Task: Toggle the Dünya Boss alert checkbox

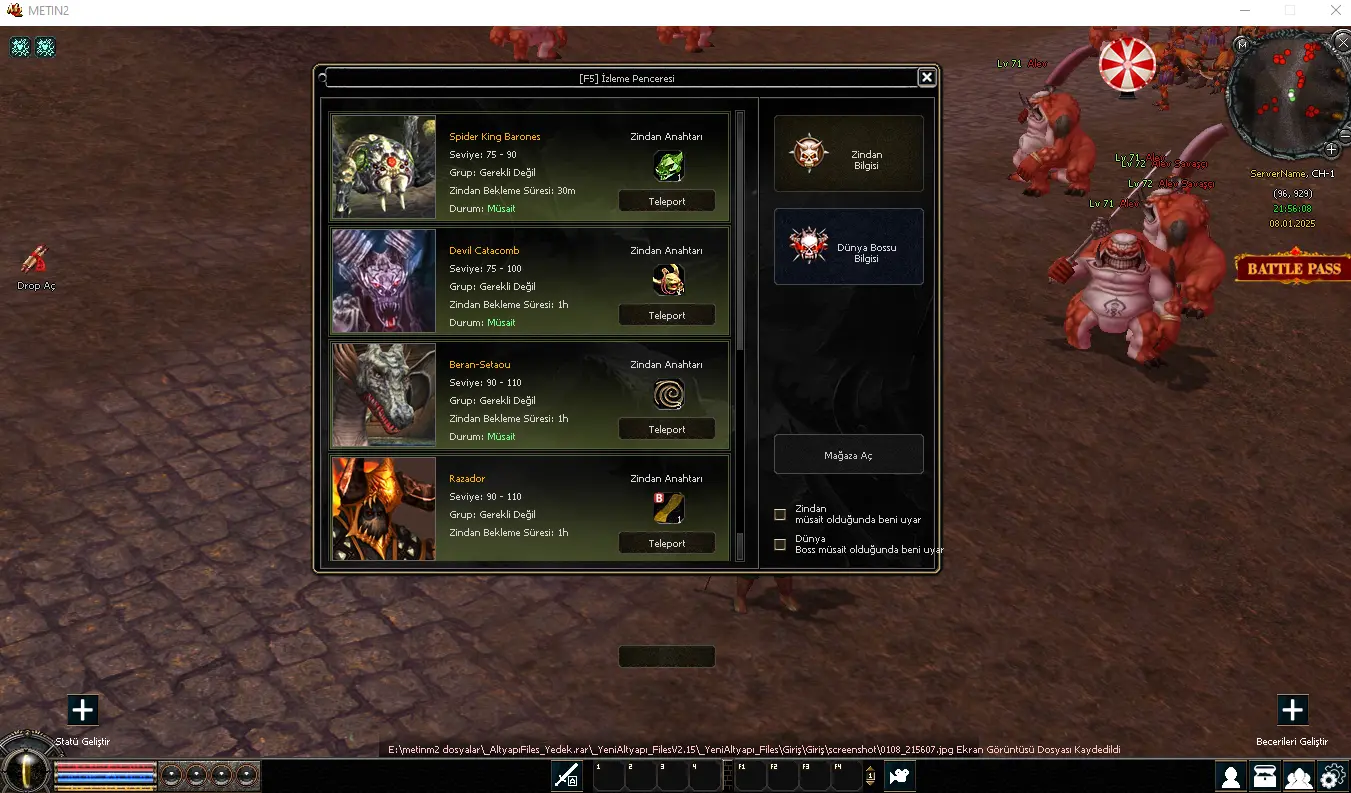Action: [780, 545]
